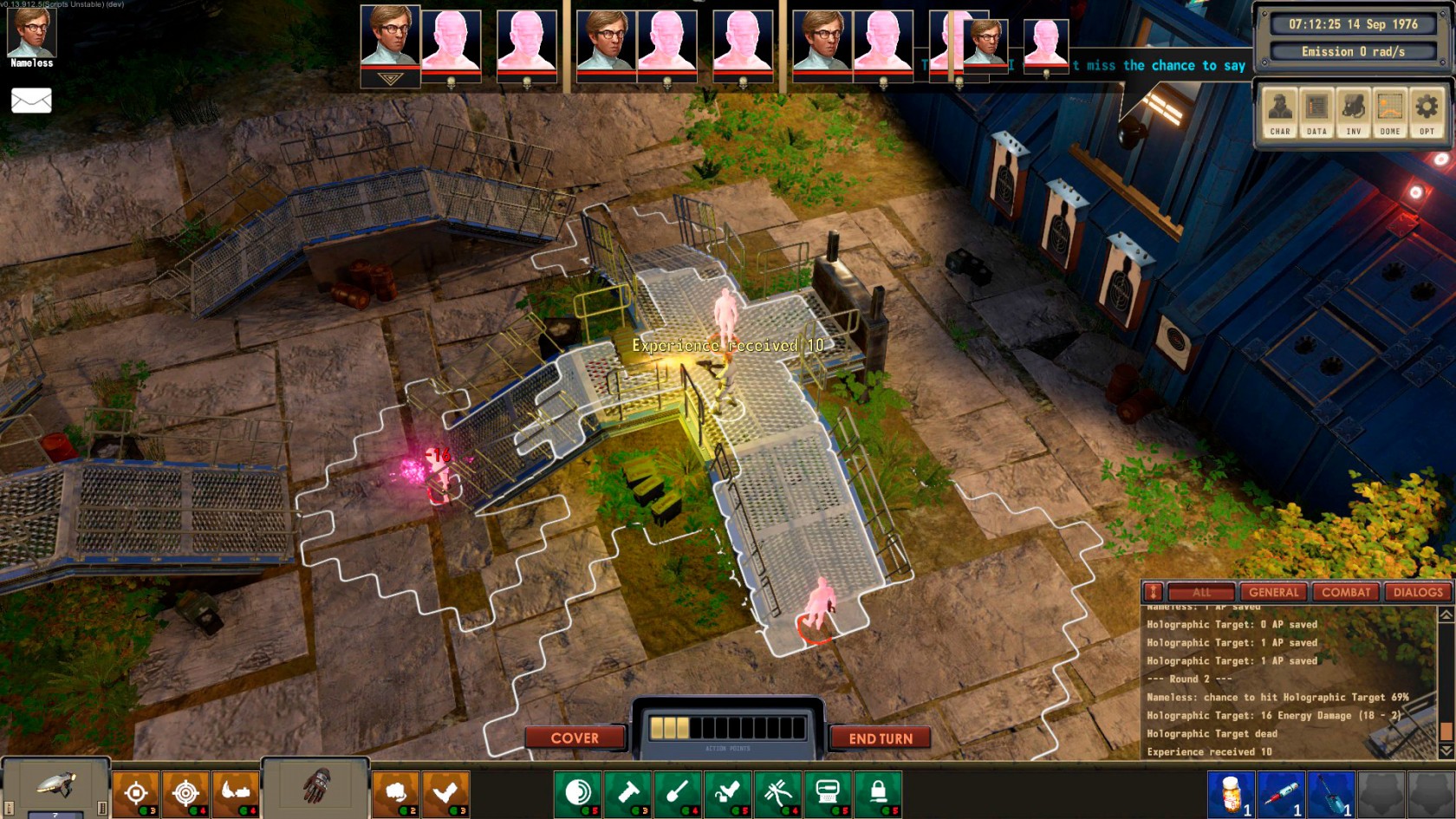
Task: Switch log to the GENERAL tab
Action: [x=1273, y=593]
